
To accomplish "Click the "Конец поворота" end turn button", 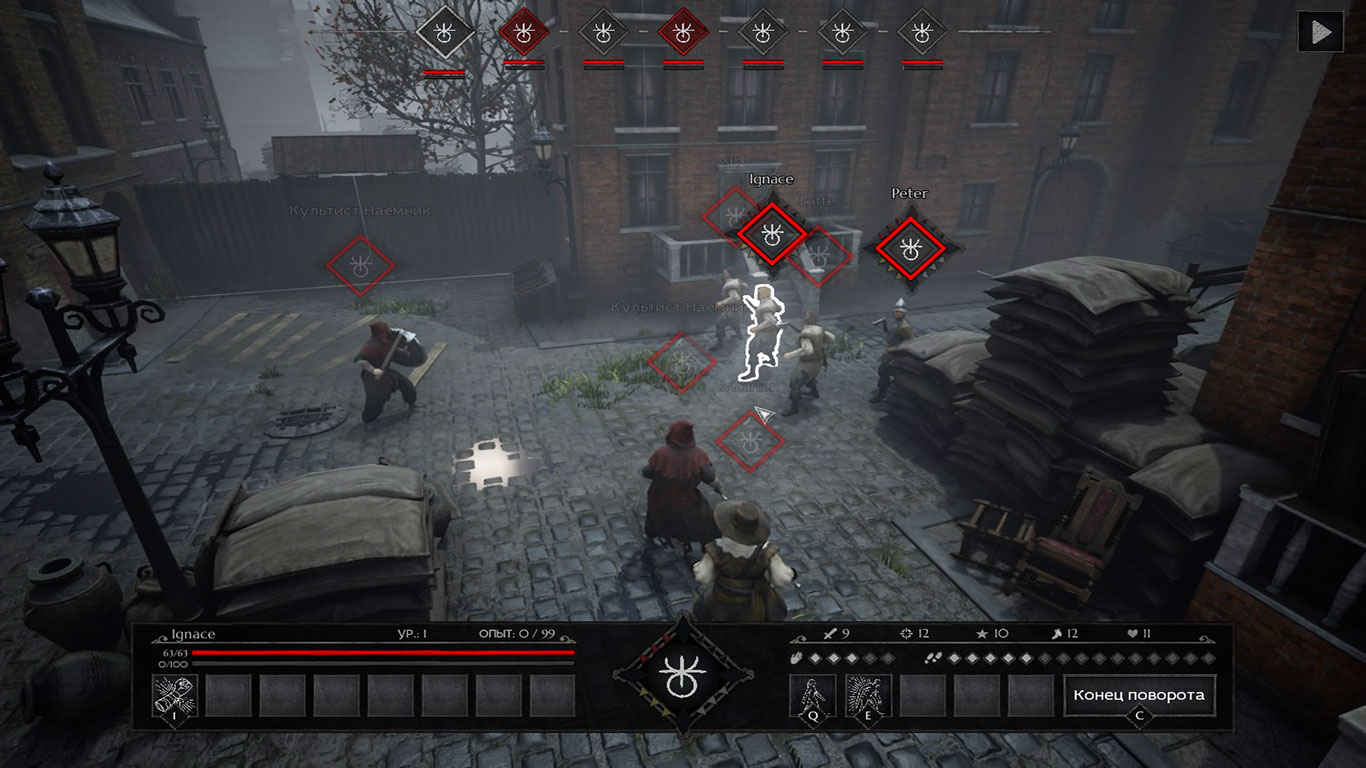I will tap(1138, 695).
